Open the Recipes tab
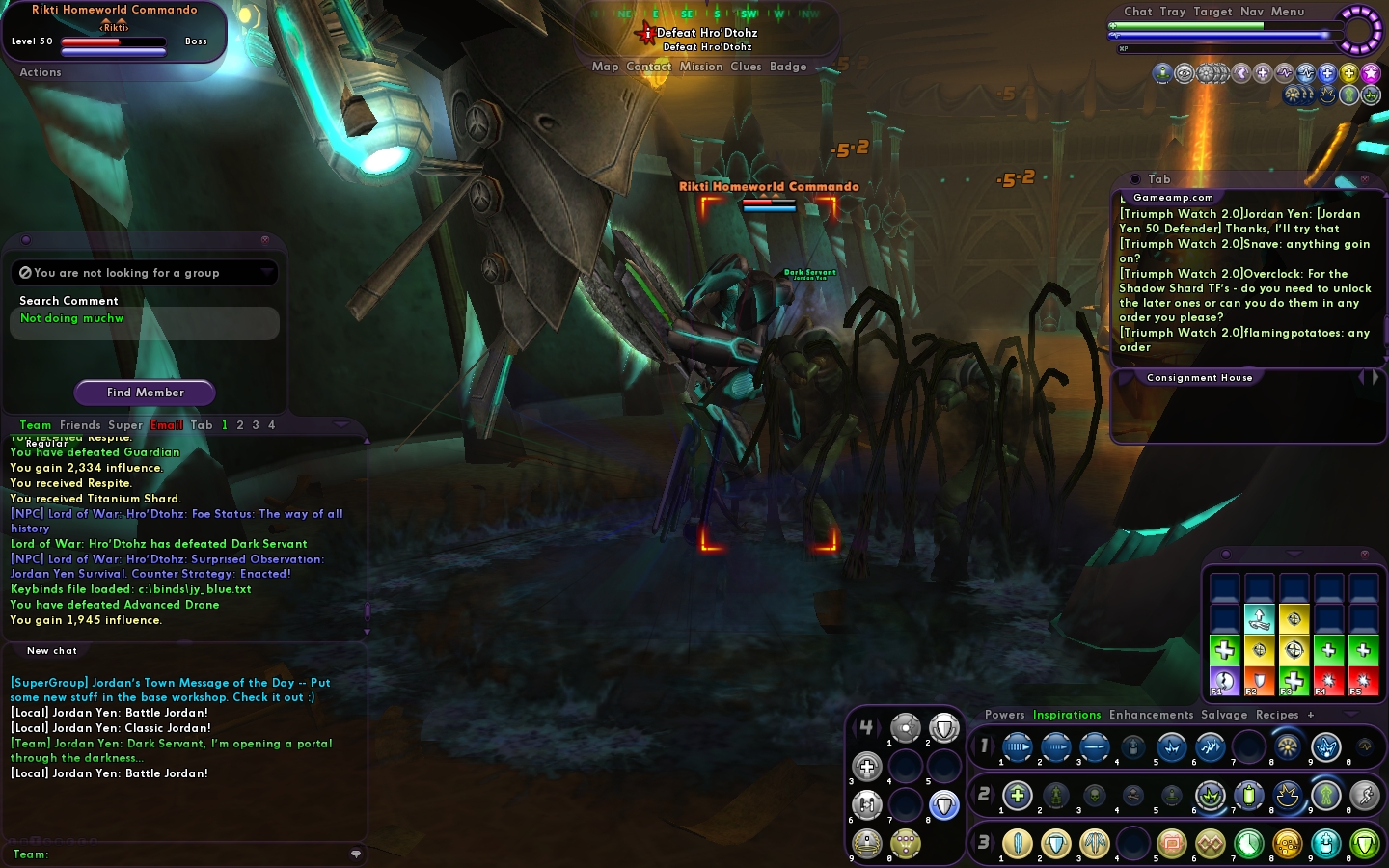 click(1277, 715)
